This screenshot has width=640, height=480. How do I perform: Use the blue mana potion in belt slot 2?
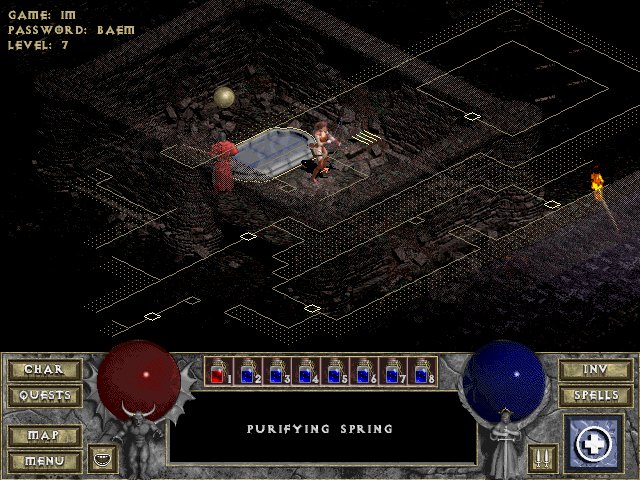(248, 371)
